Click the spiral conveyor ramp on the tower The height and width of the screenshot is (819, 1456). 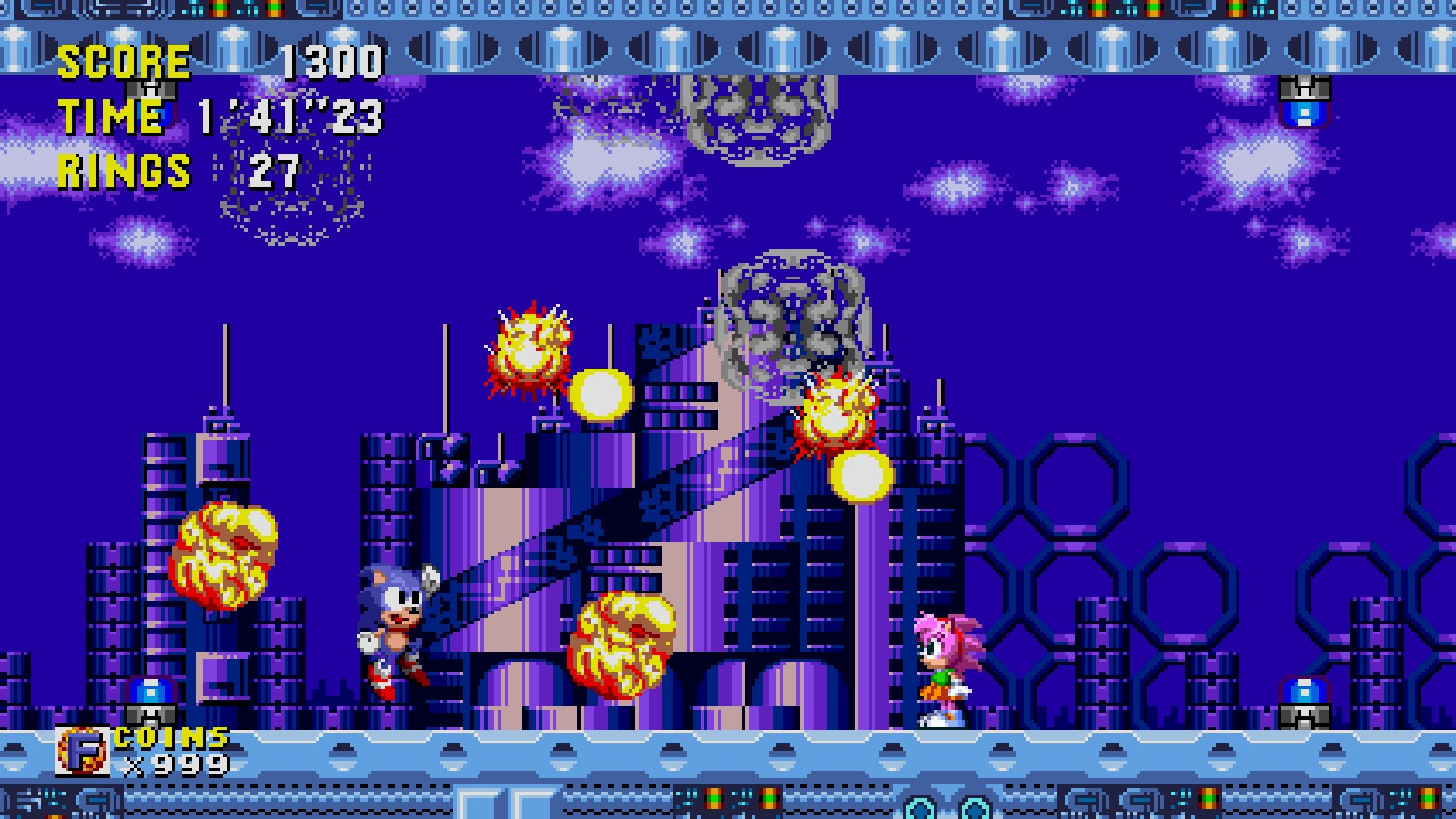coord(637,519)
